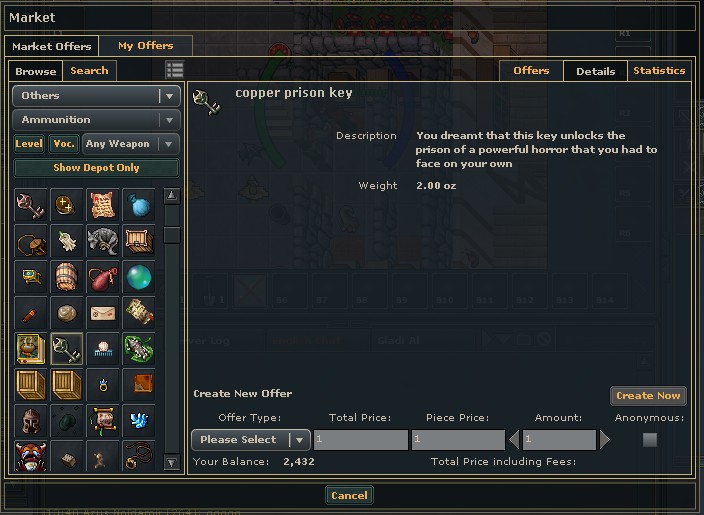Open the Others category dropdown
Screen dimensions: 704x515
pos(96,96)
